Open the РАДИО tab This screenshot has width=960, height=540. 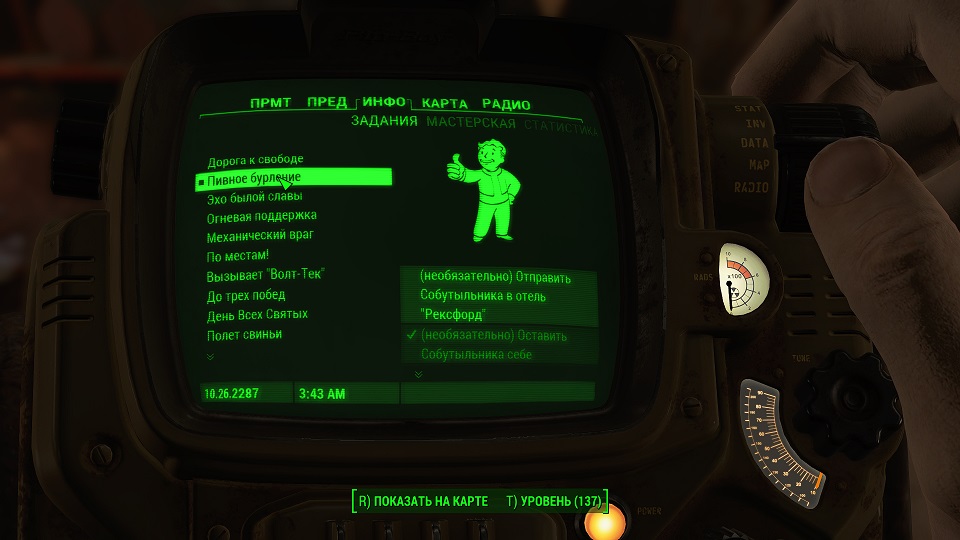pos(506,104)
